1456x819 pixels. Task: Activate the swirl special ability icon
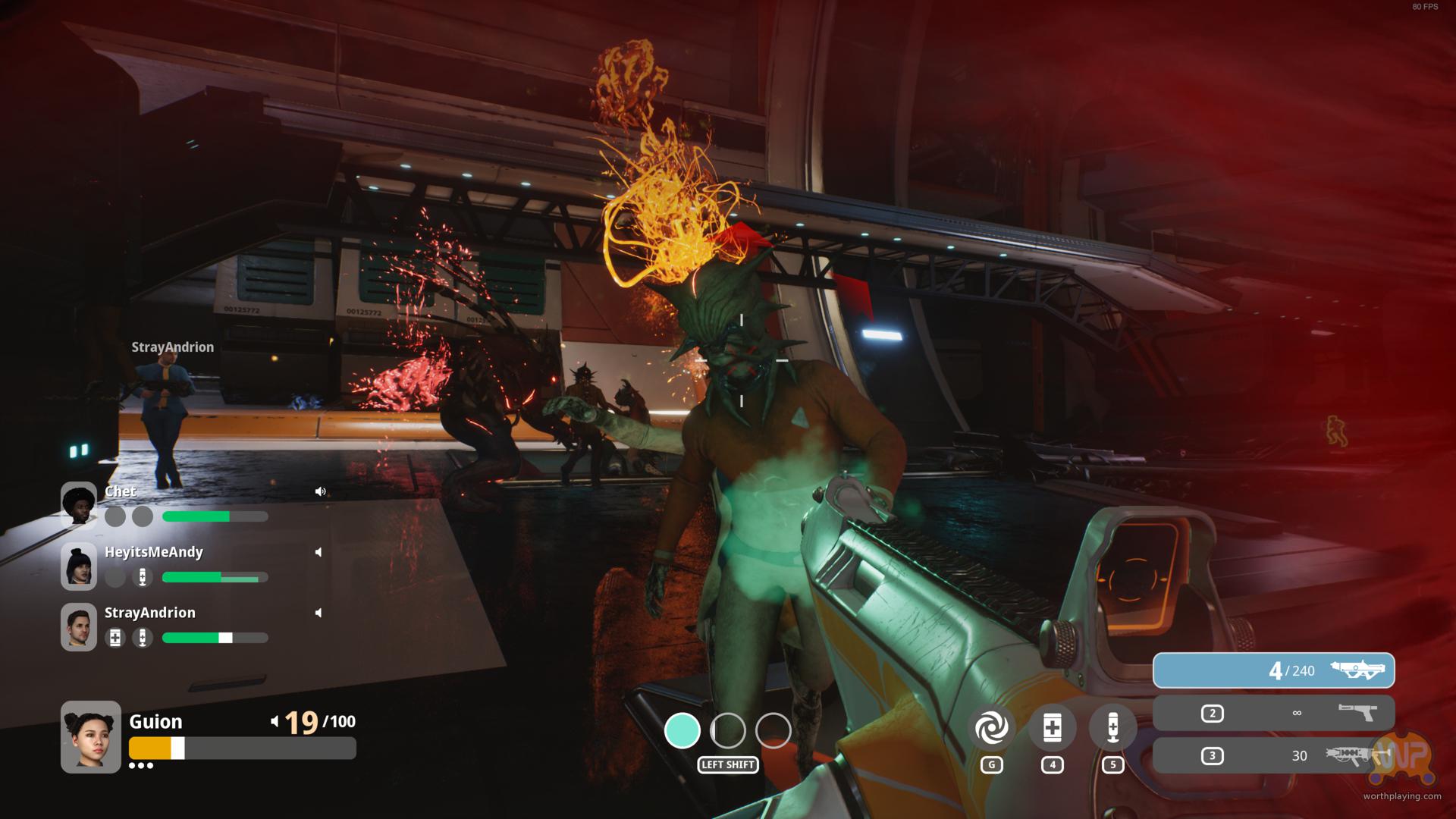click(991, 729)
